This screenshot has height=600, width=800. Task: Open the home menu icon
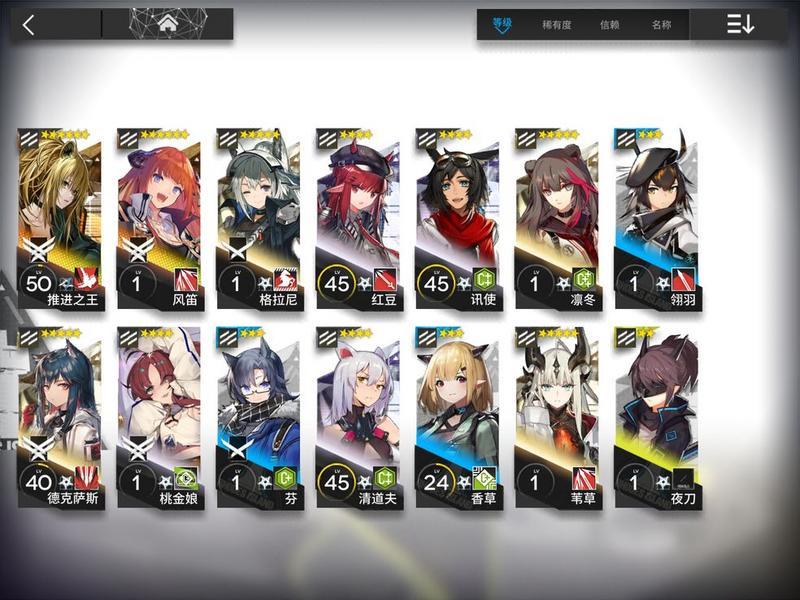click(x=168, y=23)
